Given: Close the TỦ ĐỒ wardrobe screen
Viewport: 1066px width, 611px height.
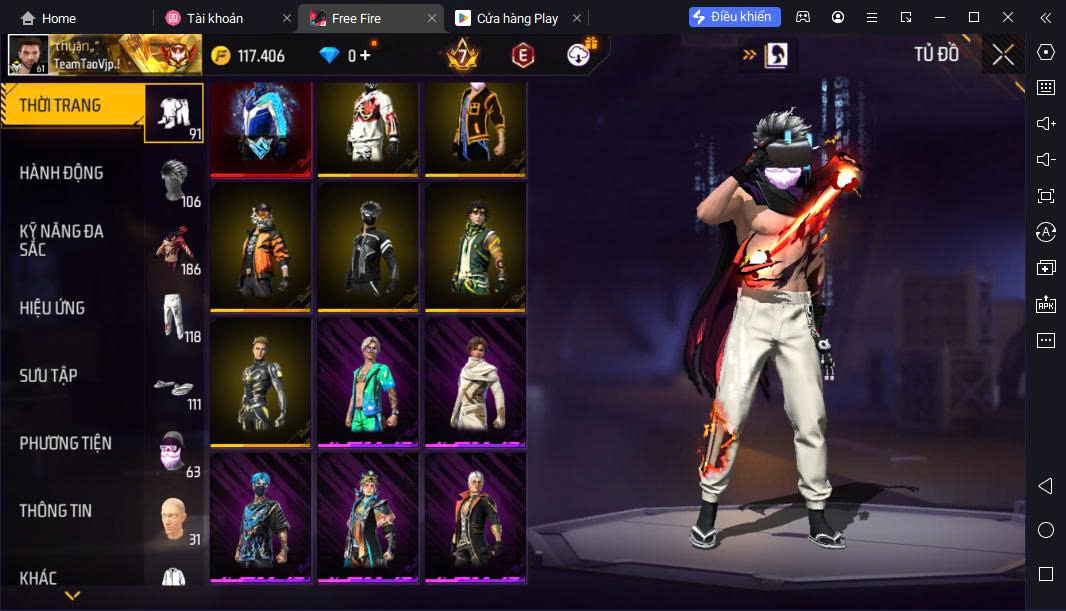Looking at the screenshot, I should pos(1003,56).
